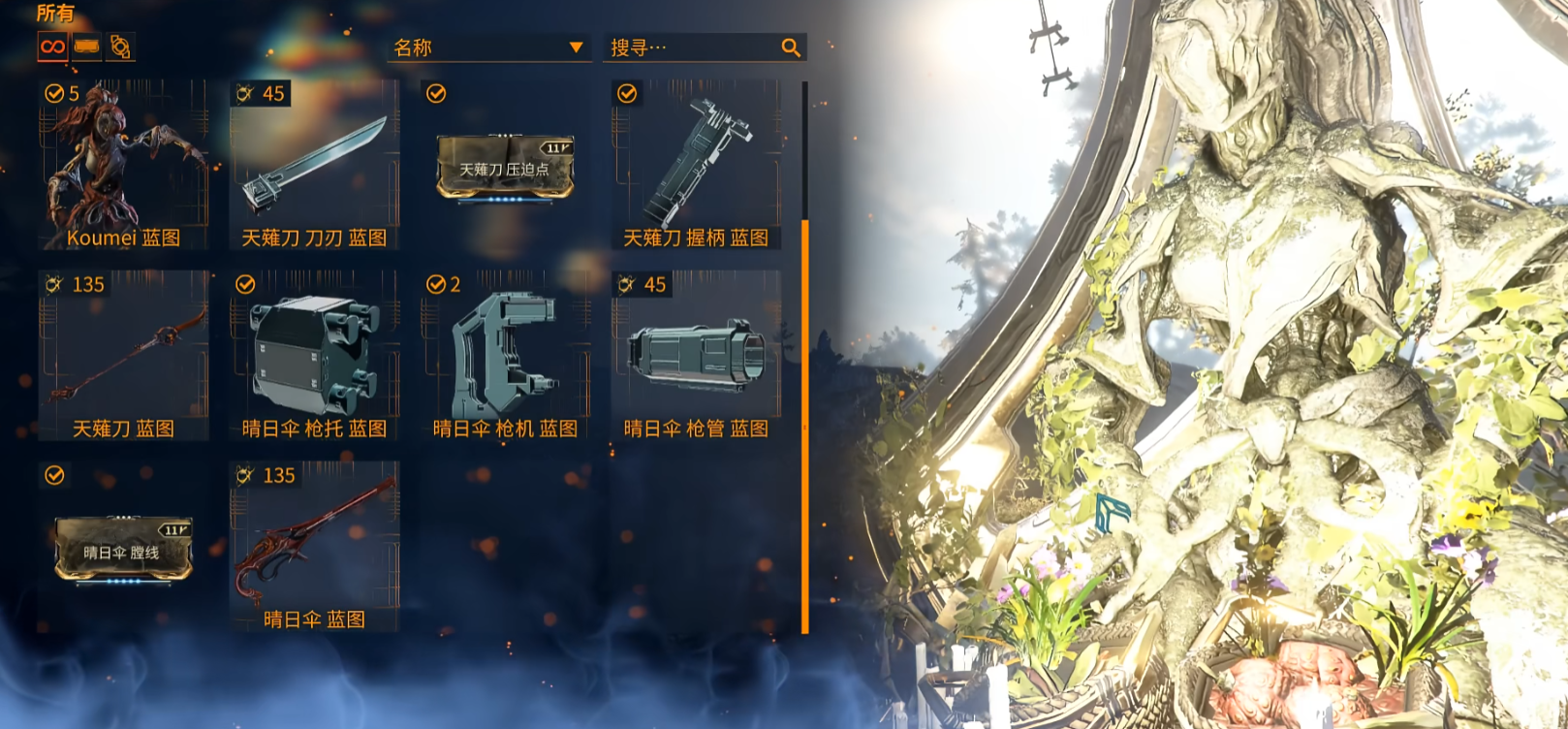
Task: Select the Prime junk filter icon
Action: (85, 46)
